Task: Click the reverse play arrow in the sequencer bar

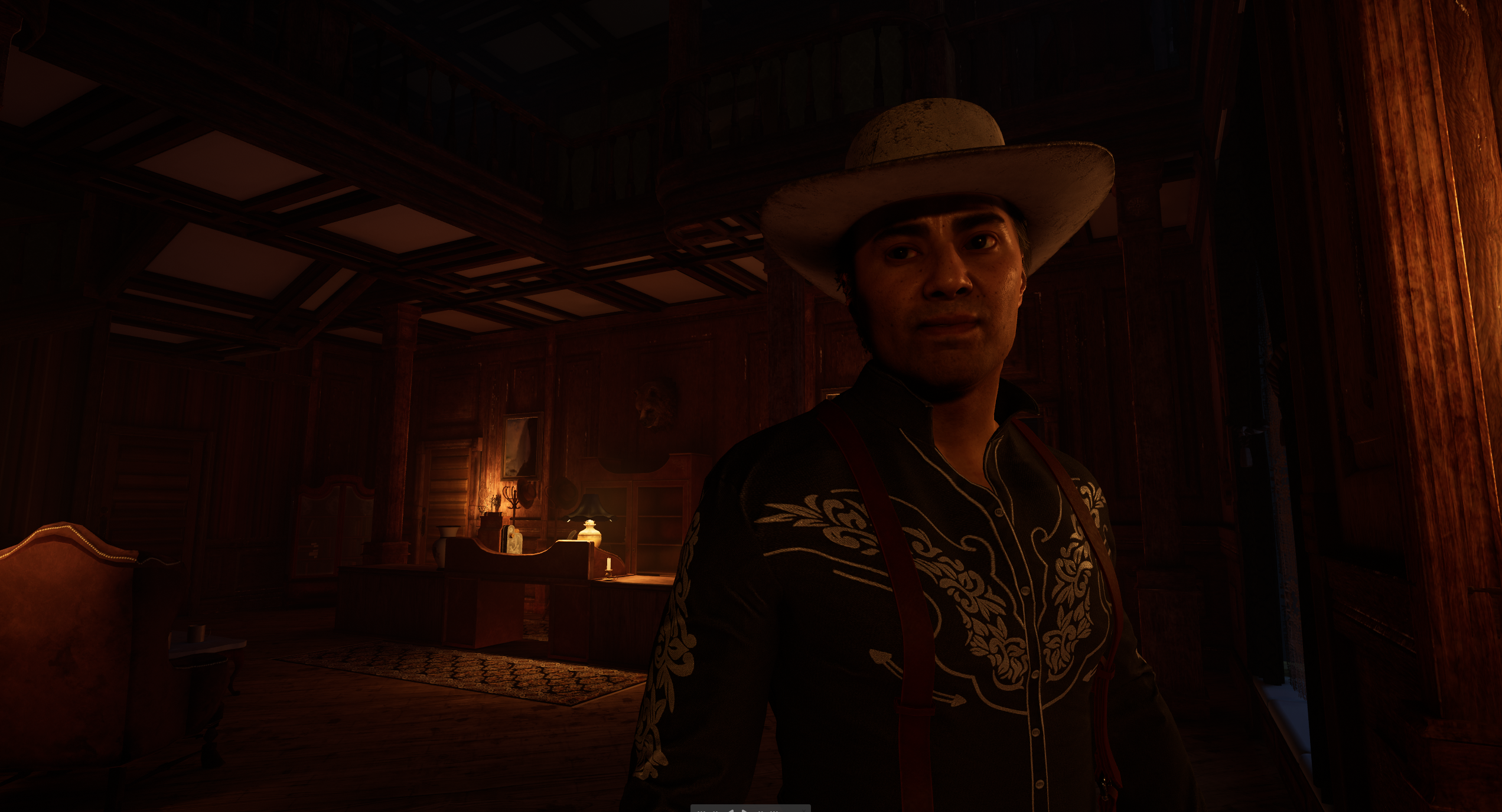Action: pyautogui.click(x=731, y=811)
